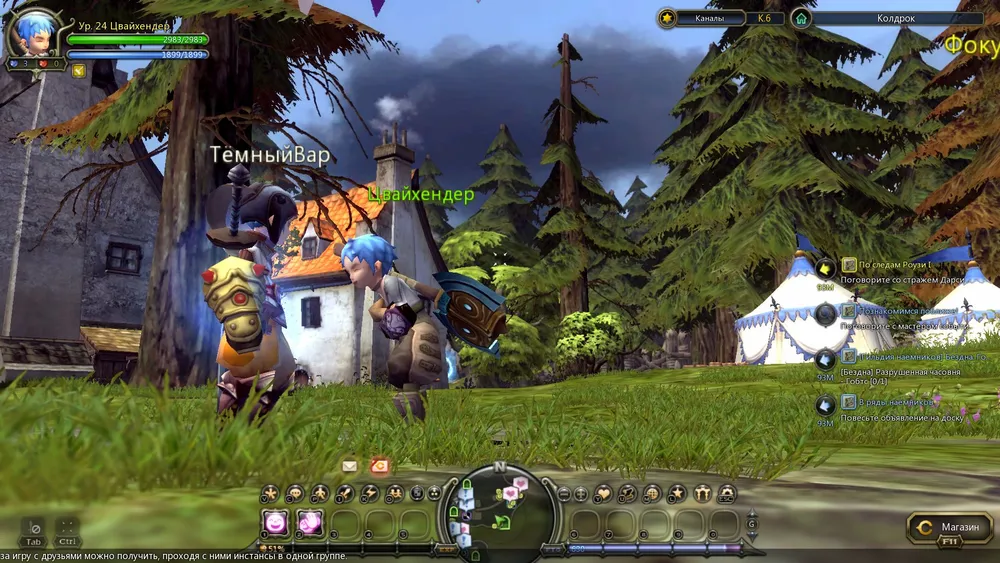The image size is (1000, 563).
Task: Open the Каналы channel selector
Action: [708, 18]
